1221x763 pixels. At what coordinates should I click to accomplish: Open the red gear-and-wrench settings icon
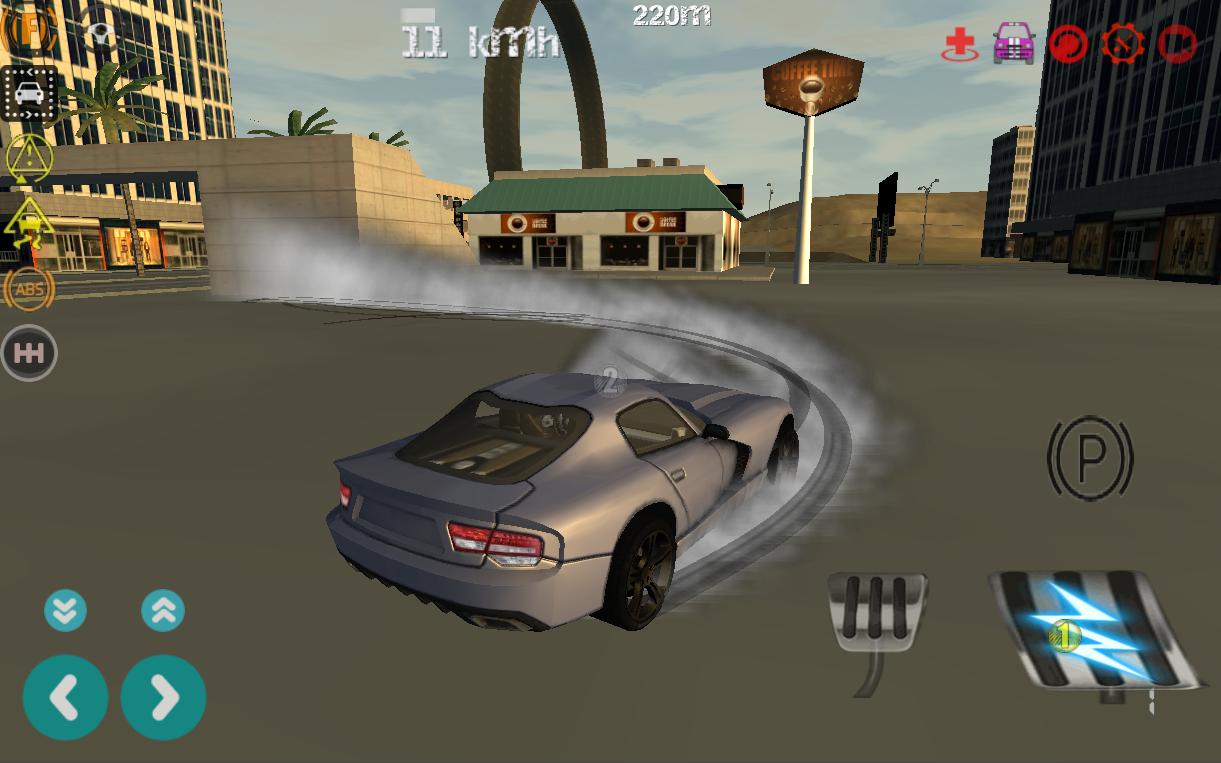[x=1123, y=44]
